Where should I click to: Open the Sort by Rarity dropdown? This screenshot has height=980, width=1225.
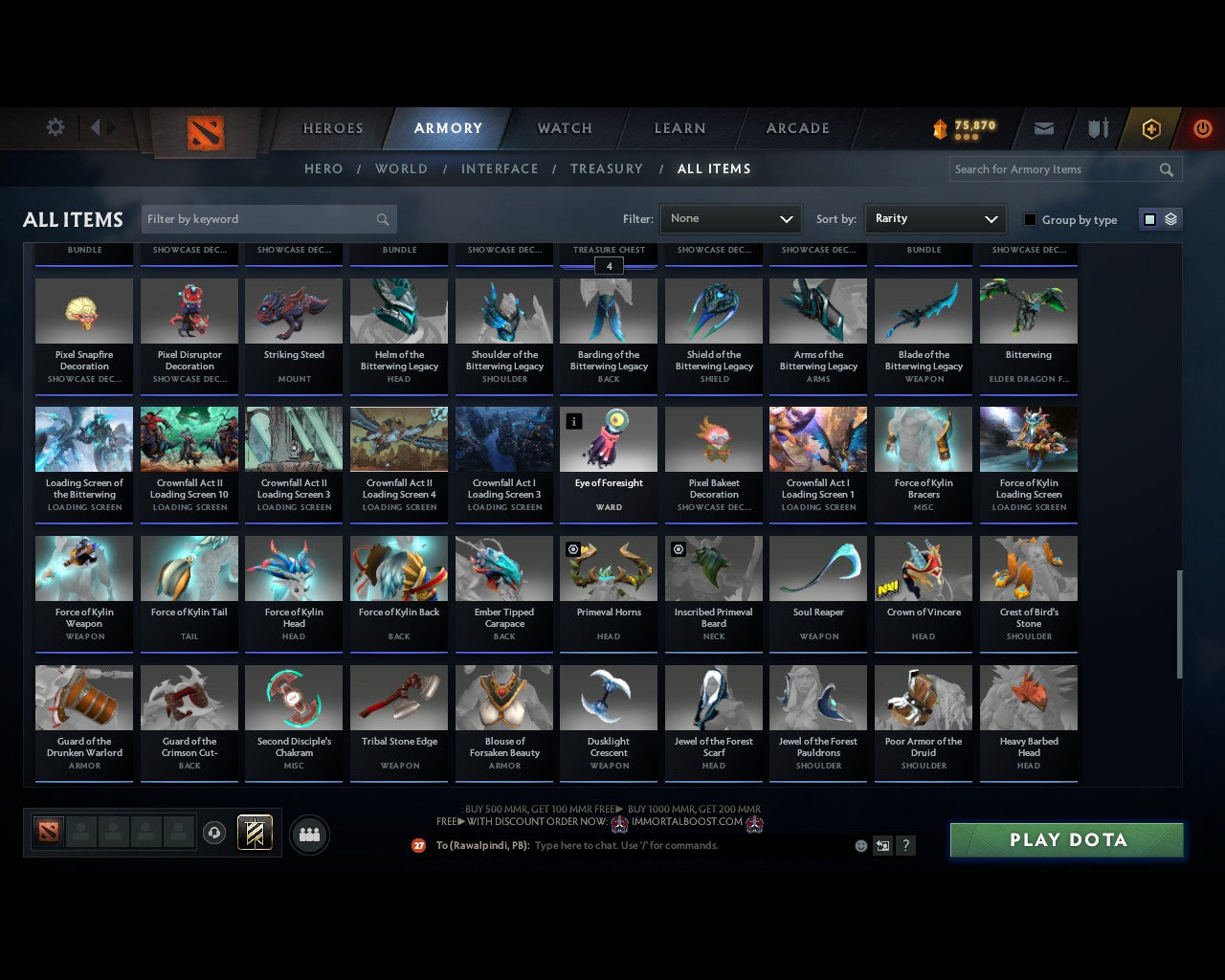935,218
